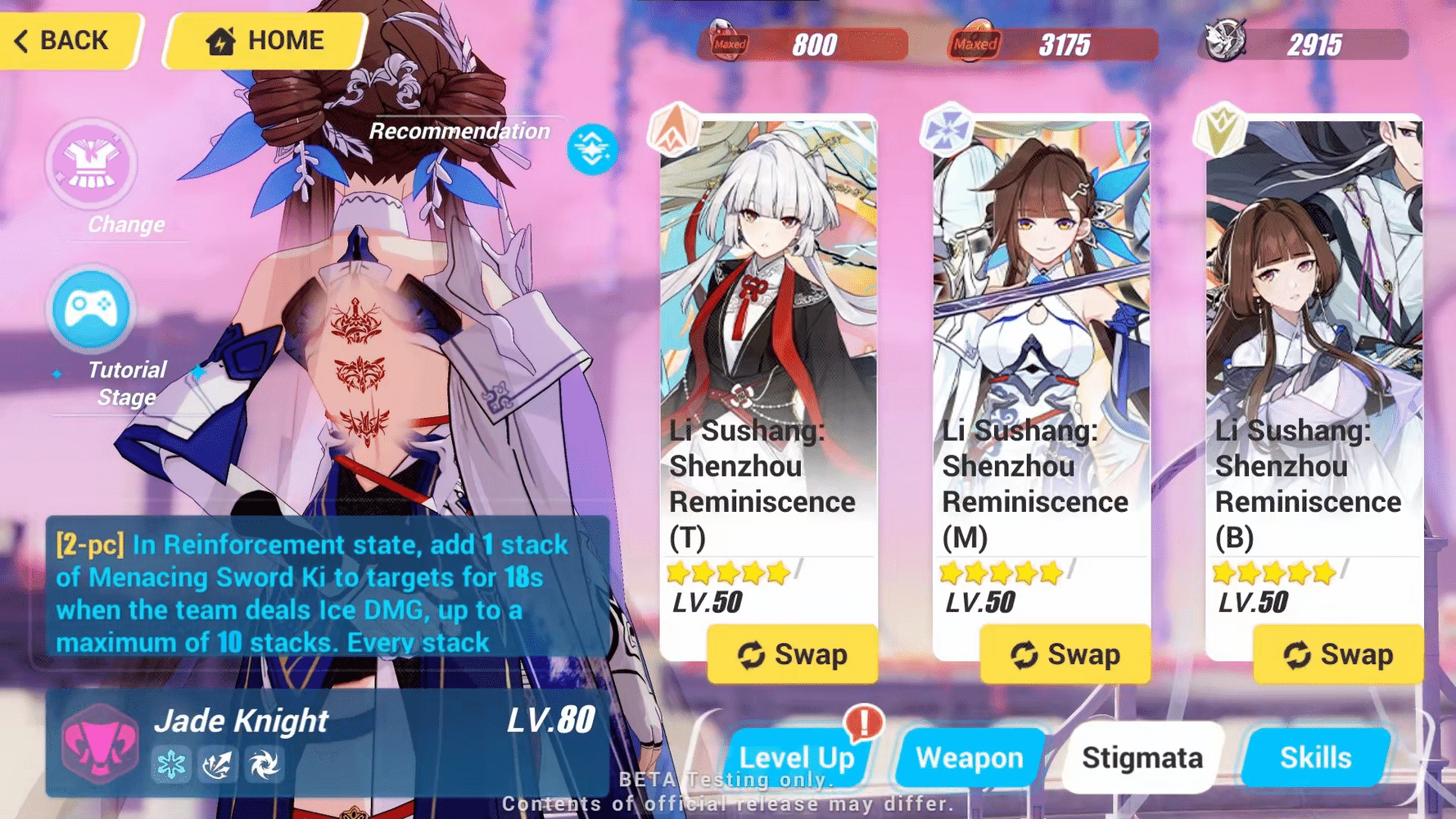Swap the Shenzhou Reminiscence (T) stigmata
The width and height of the screenshot is (1456, 819).
pyautogui.click(x=792, y=654)
